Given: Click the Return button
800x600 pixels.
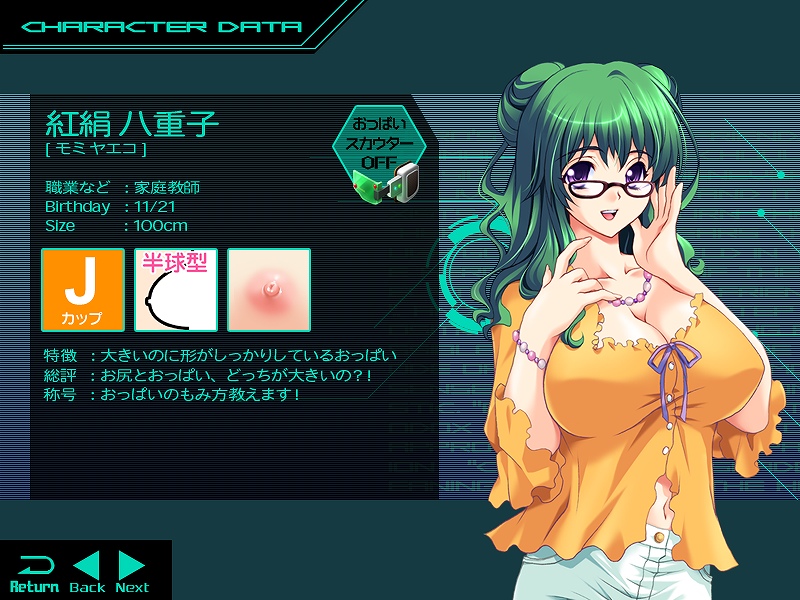Looking at the screenshot, I should pyautogui.click(x=34, y=572).
